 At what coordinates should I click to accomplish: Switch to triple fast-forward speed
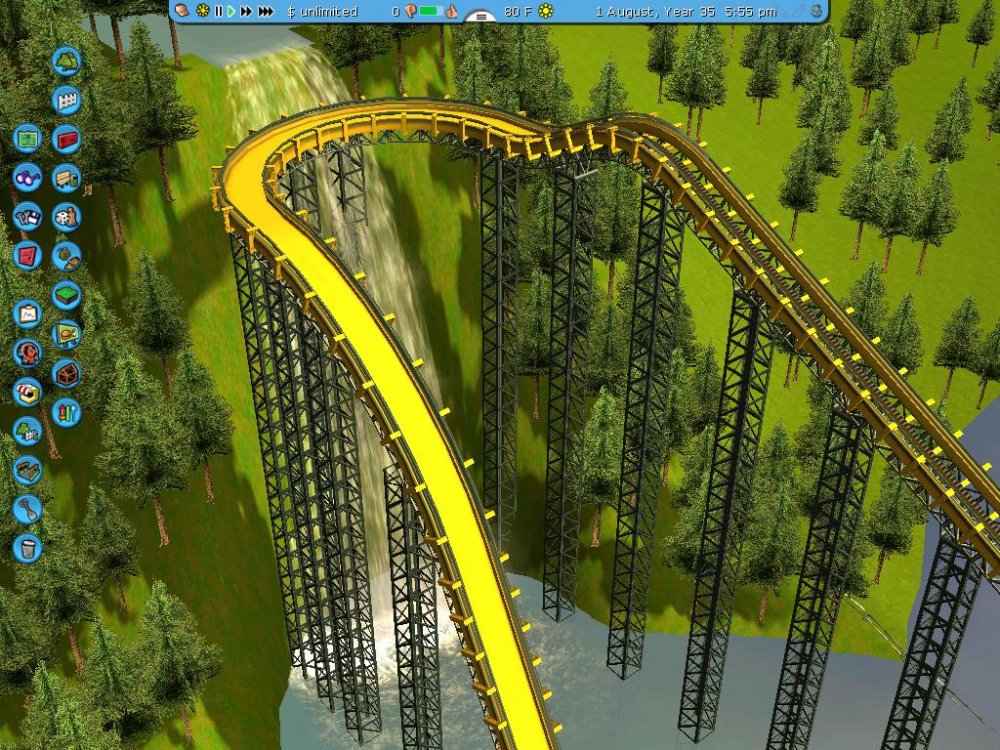[x=266, y=11]
